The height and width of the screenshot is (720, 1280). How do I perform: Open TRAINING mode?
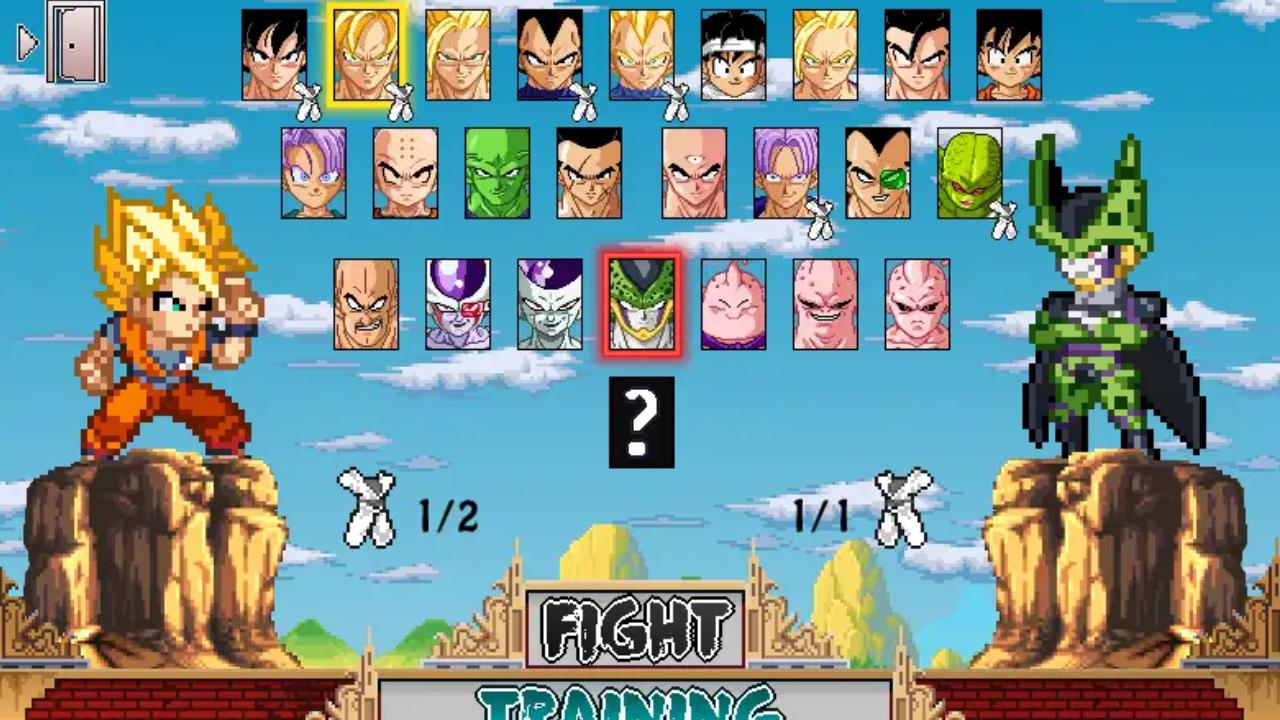click(640, 706)
